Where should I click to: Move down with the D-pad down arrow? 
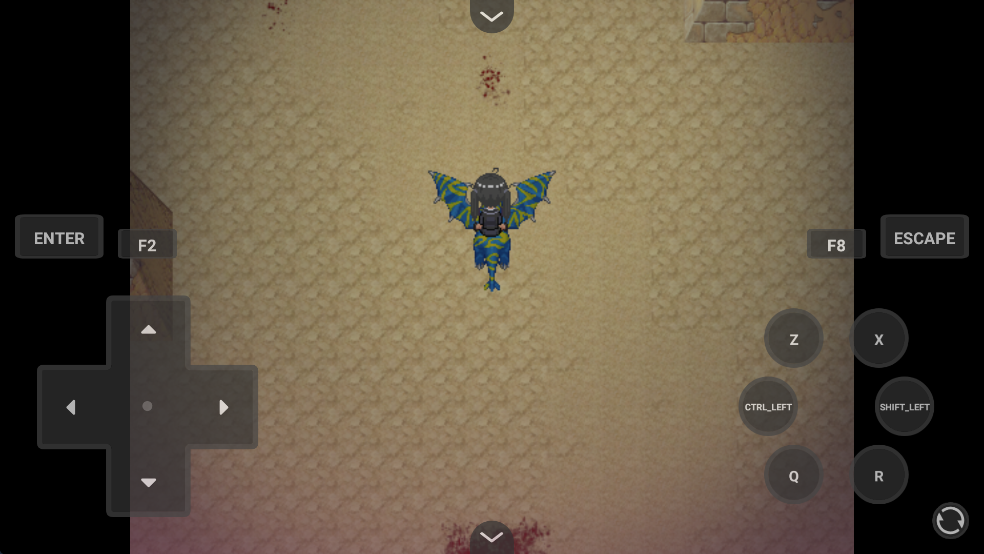(148, 482)
